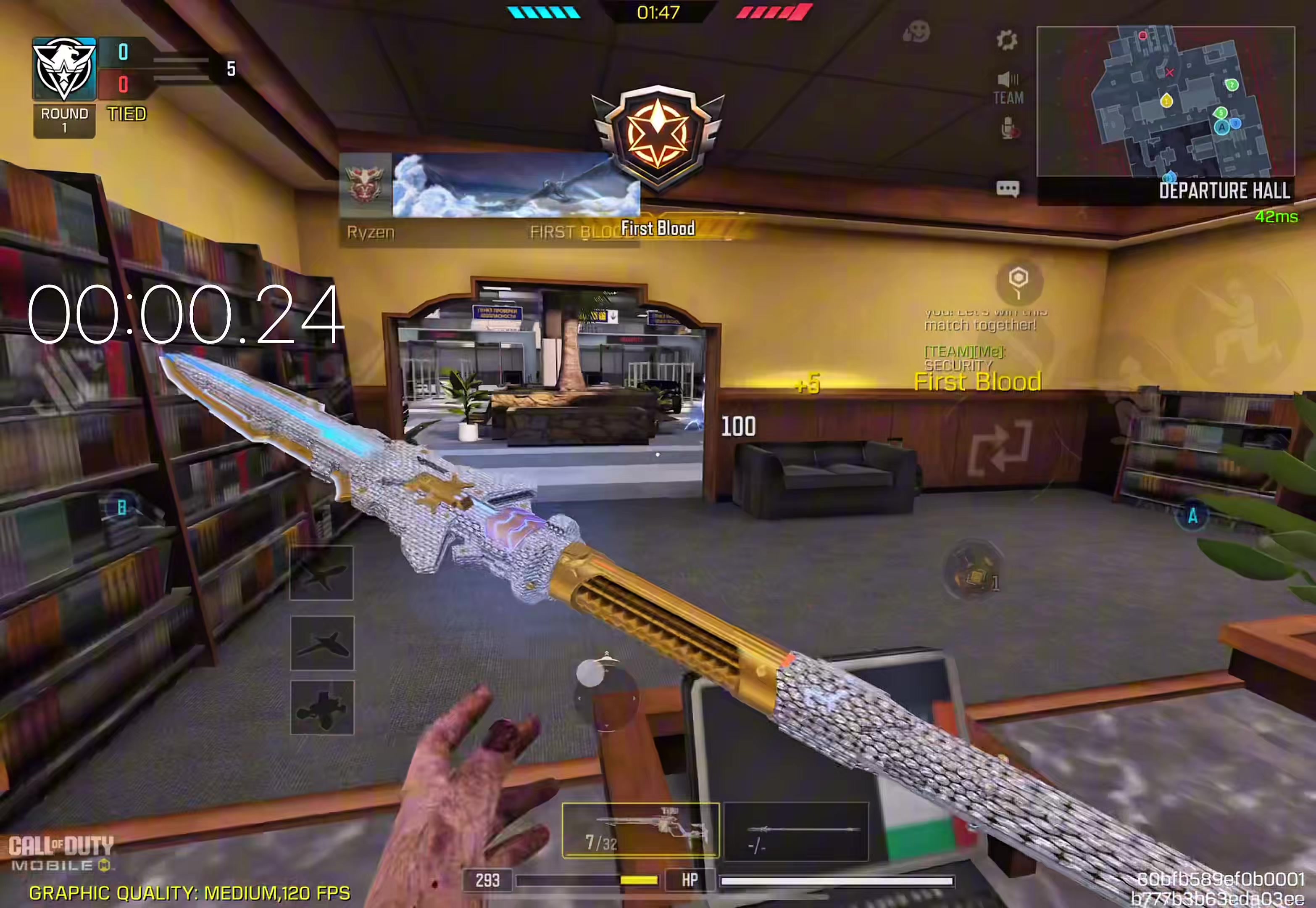The width and height of the screenshot is (1316, 908).
Task: Open the emote smiley face menu
Action: (916, 32)
